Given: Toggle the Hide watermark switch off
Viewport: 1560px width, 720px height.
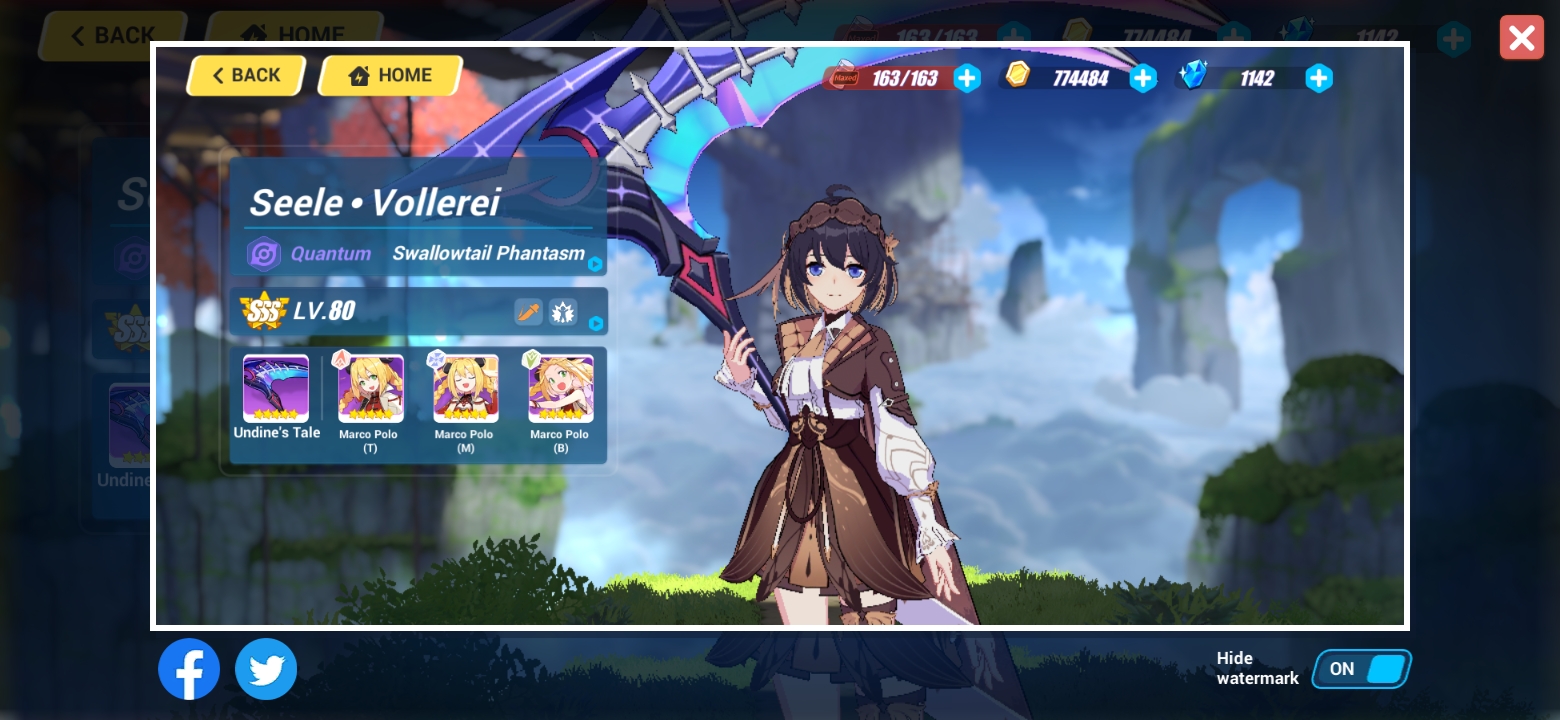Looking at the screenshot, I should coord(1361,669).
